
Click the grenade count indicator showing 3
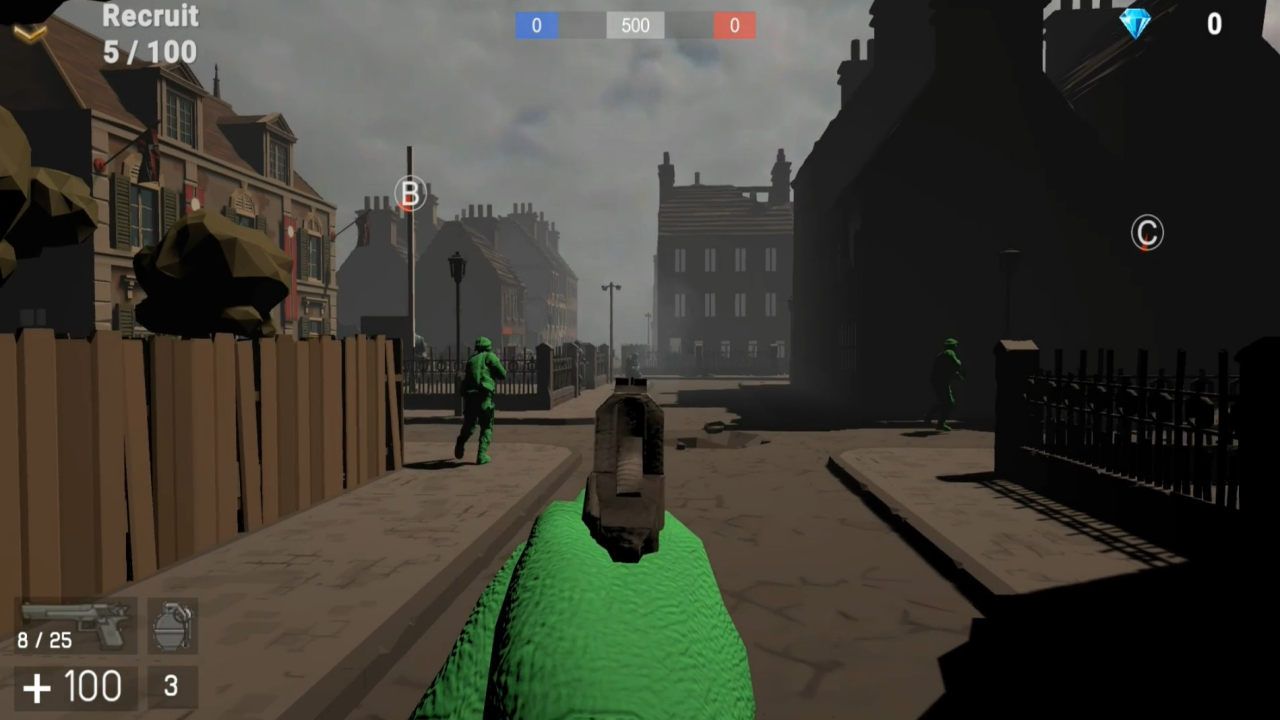[x=170, y=686]
